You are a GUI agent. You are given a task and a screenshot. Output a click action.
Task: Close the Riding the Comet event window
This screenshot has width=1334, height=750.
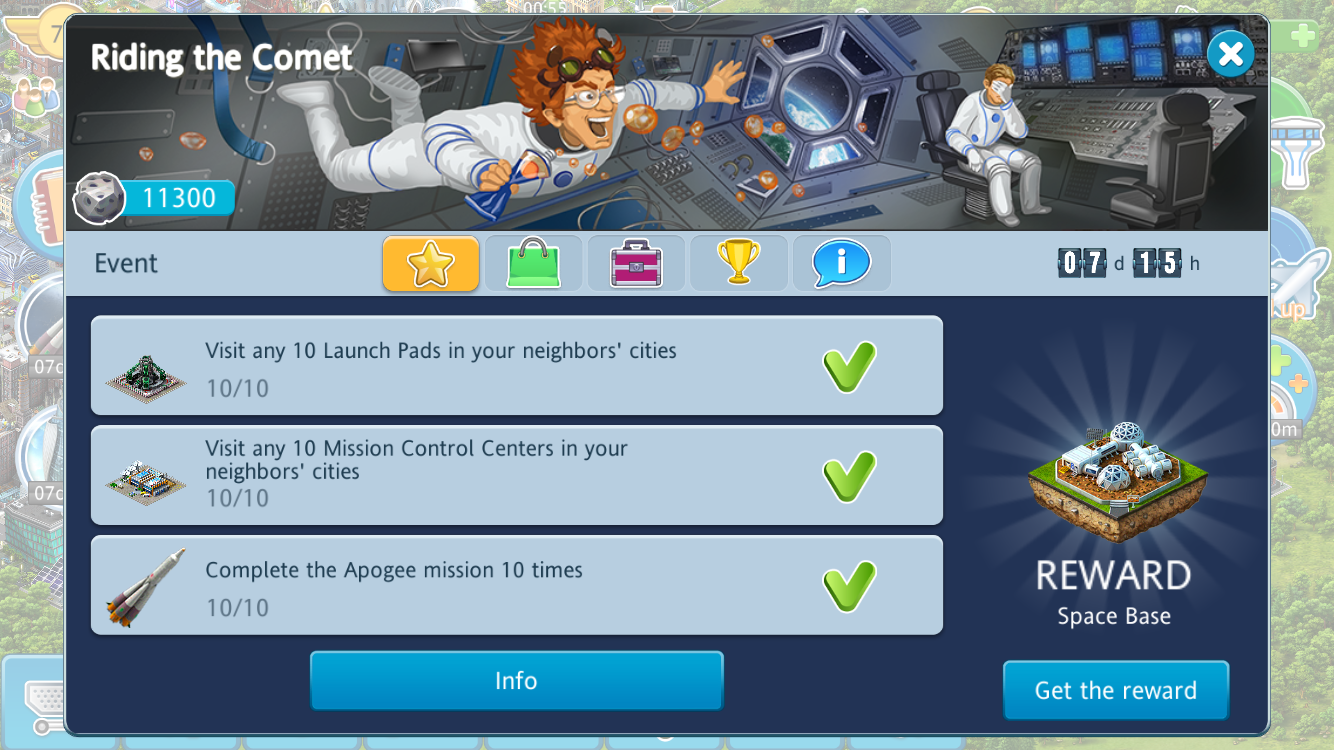(1230, 54)
